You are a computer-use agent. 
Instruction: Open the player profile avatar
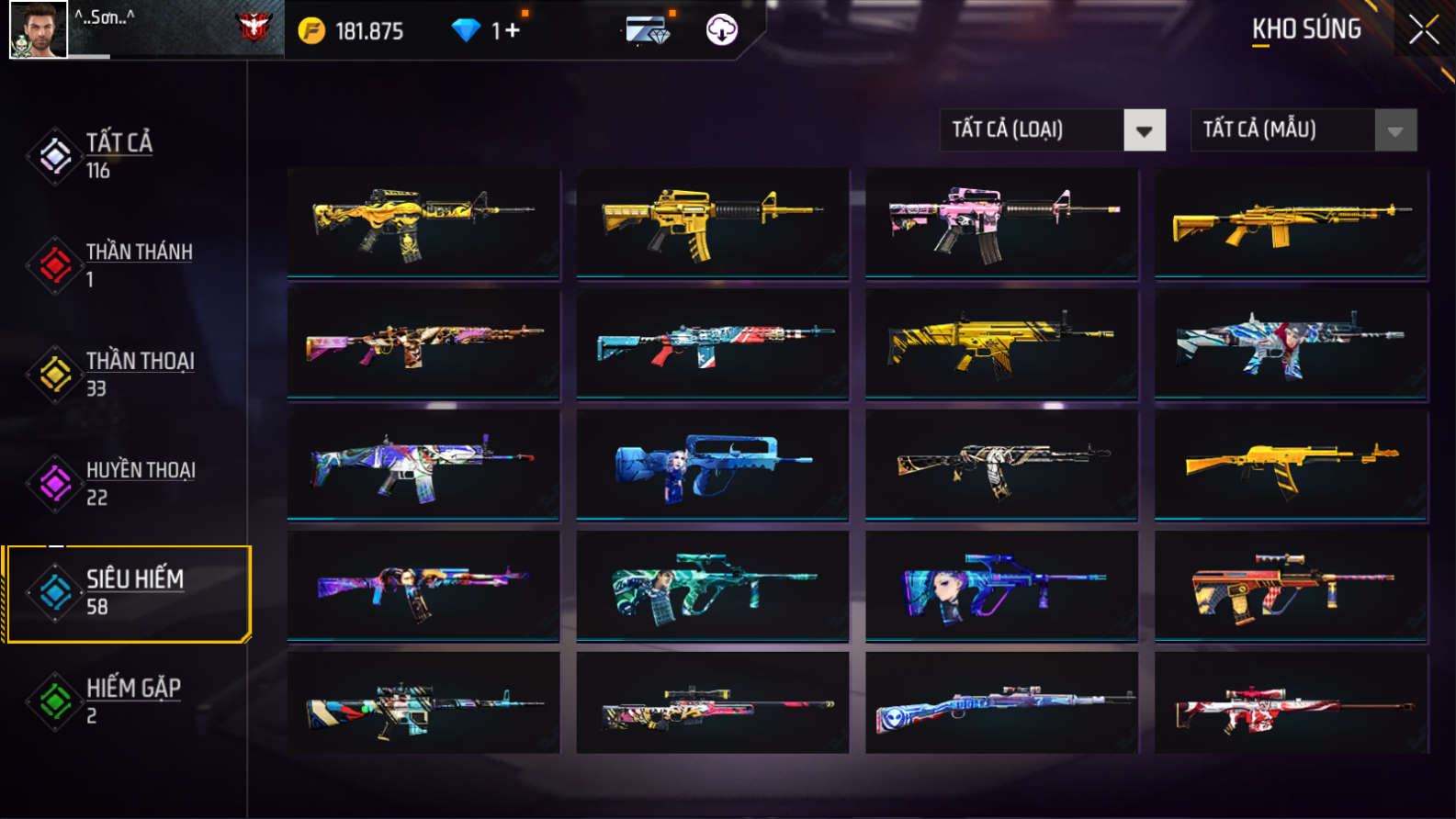pyautogui.click(x=38, y=29)
